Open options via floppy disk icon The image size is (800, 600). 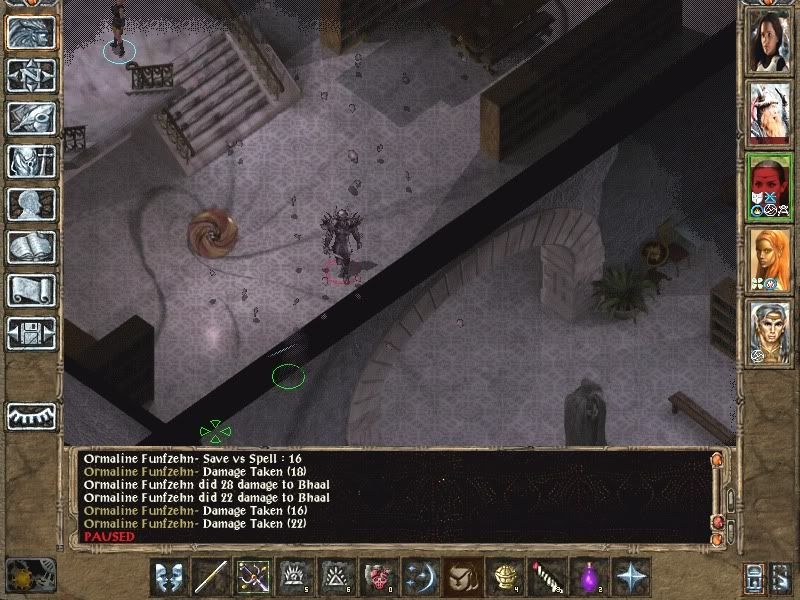(x=31, y=334)
